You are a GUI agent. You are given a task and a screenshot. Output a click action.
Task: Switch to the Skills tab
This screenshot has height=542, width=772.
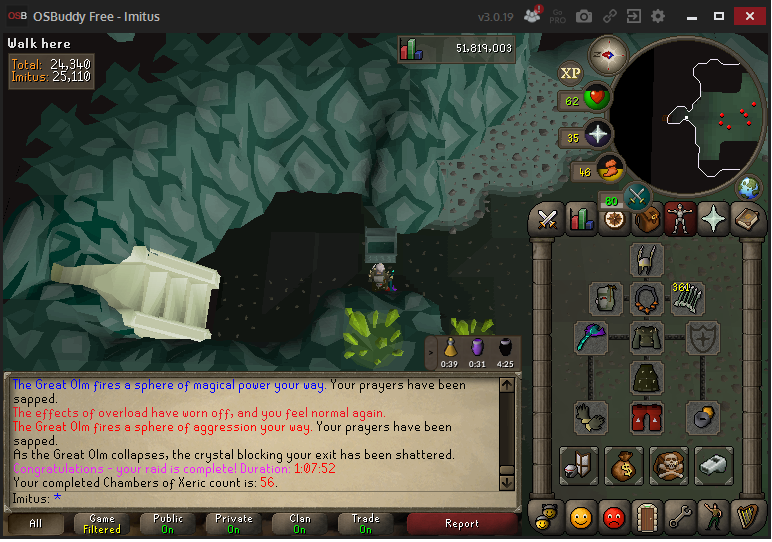coord(581,219)
